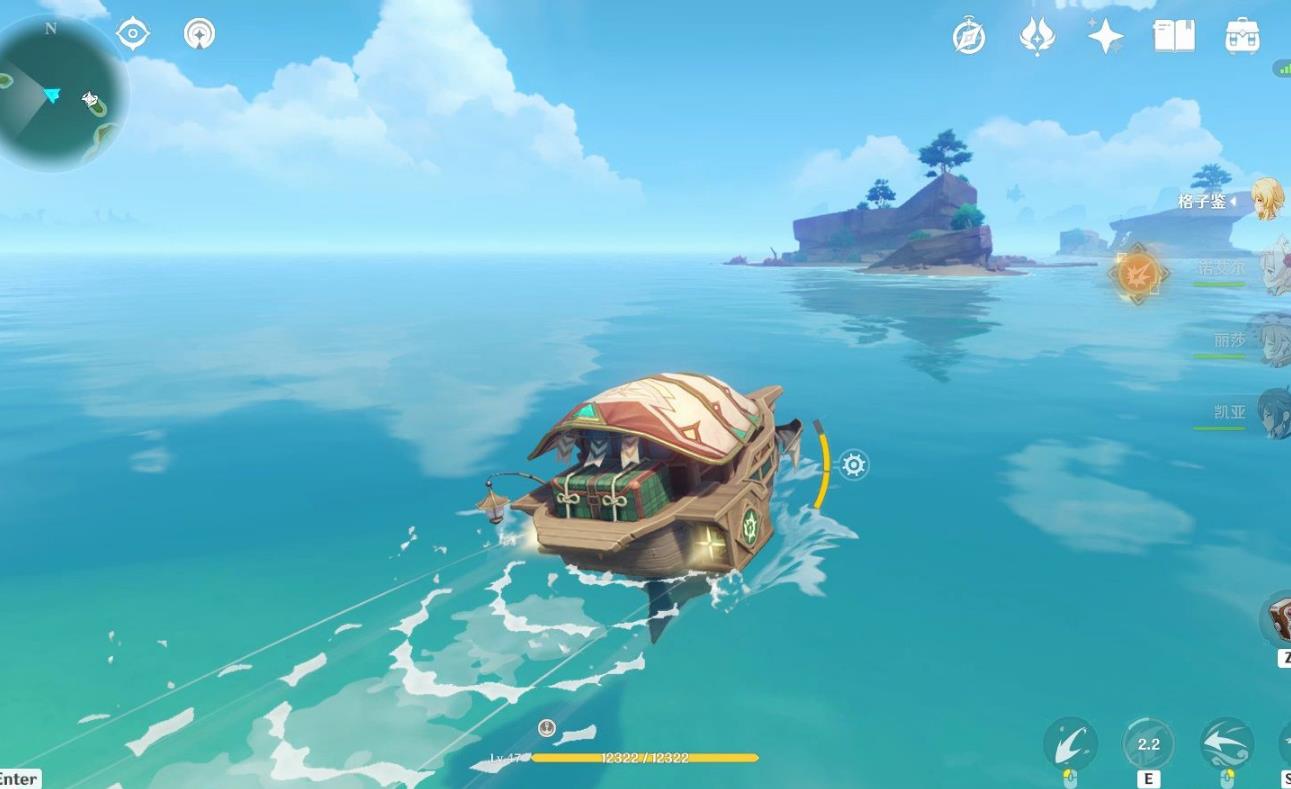
Task: Open the compass icon in the top bar
Action: [x=969, y=37]
